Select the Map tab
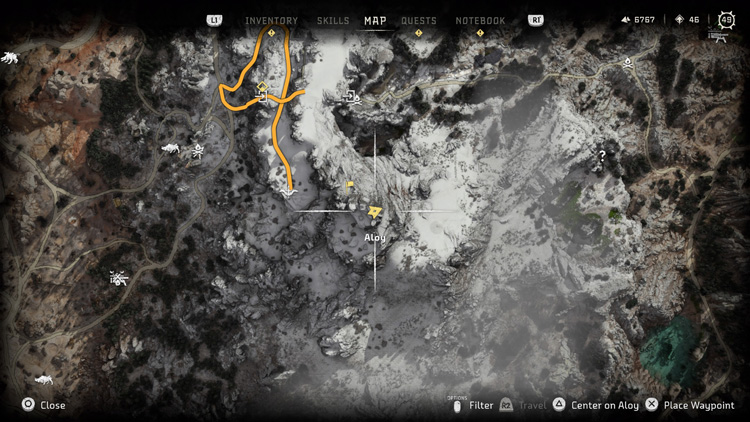Screen dimensions: 750x422 click(375, 21)
